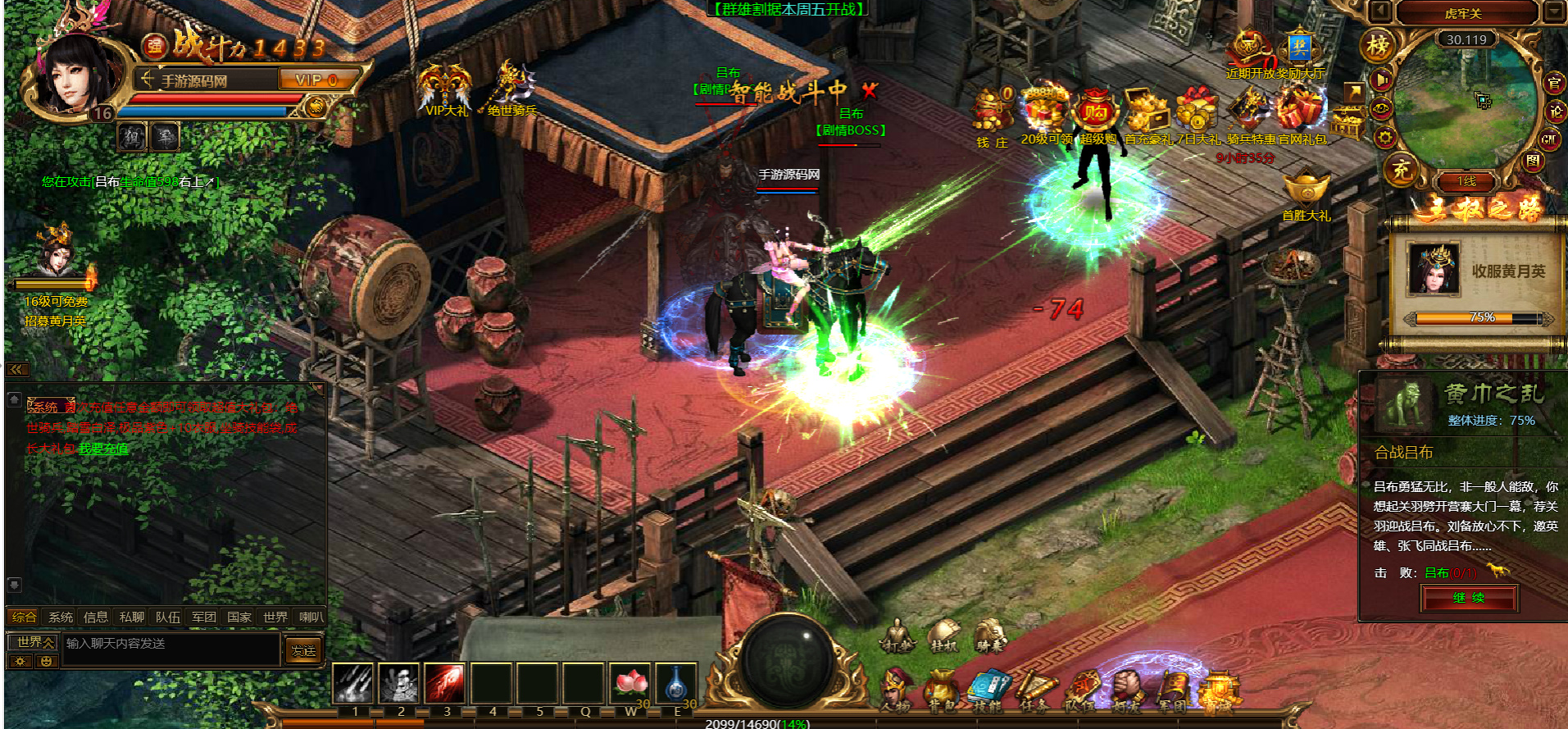Select the 骑乘 (mount) horse icon
The width and height of the screenshot is (1568, 729).
point(990,636)
